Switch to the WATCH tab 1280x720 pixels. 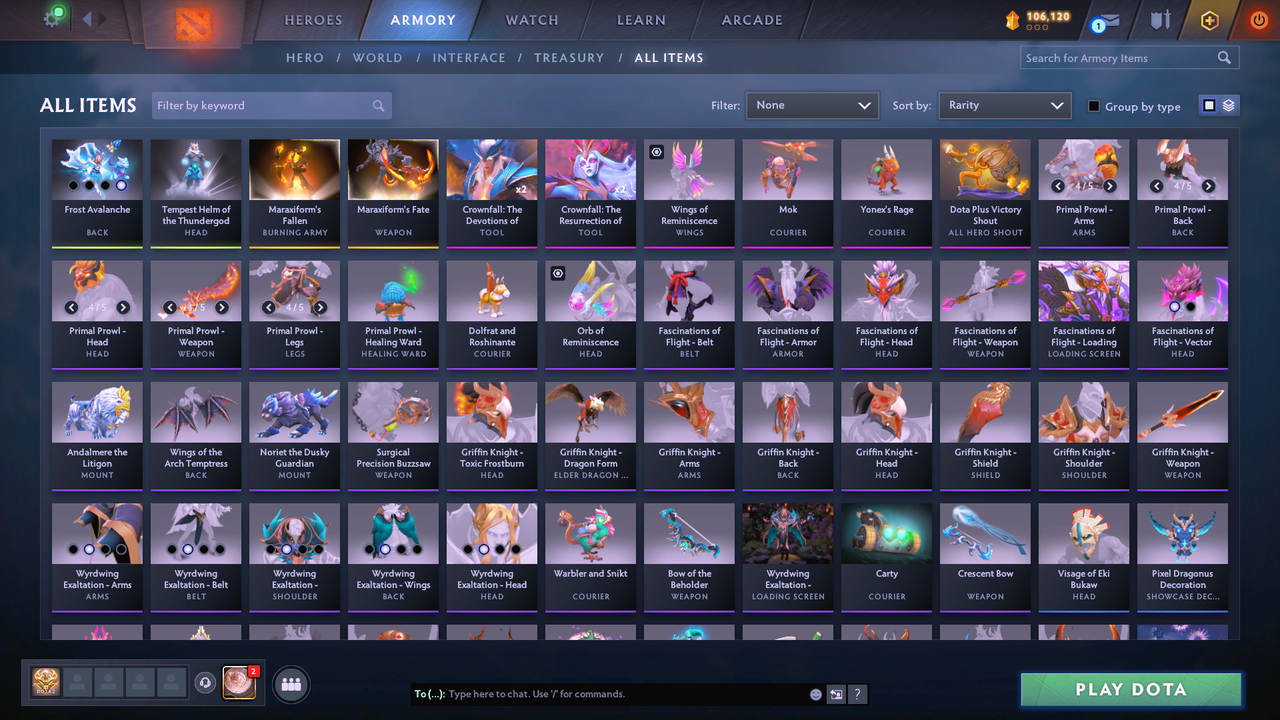pyautogui.click(x=531, y=19)
